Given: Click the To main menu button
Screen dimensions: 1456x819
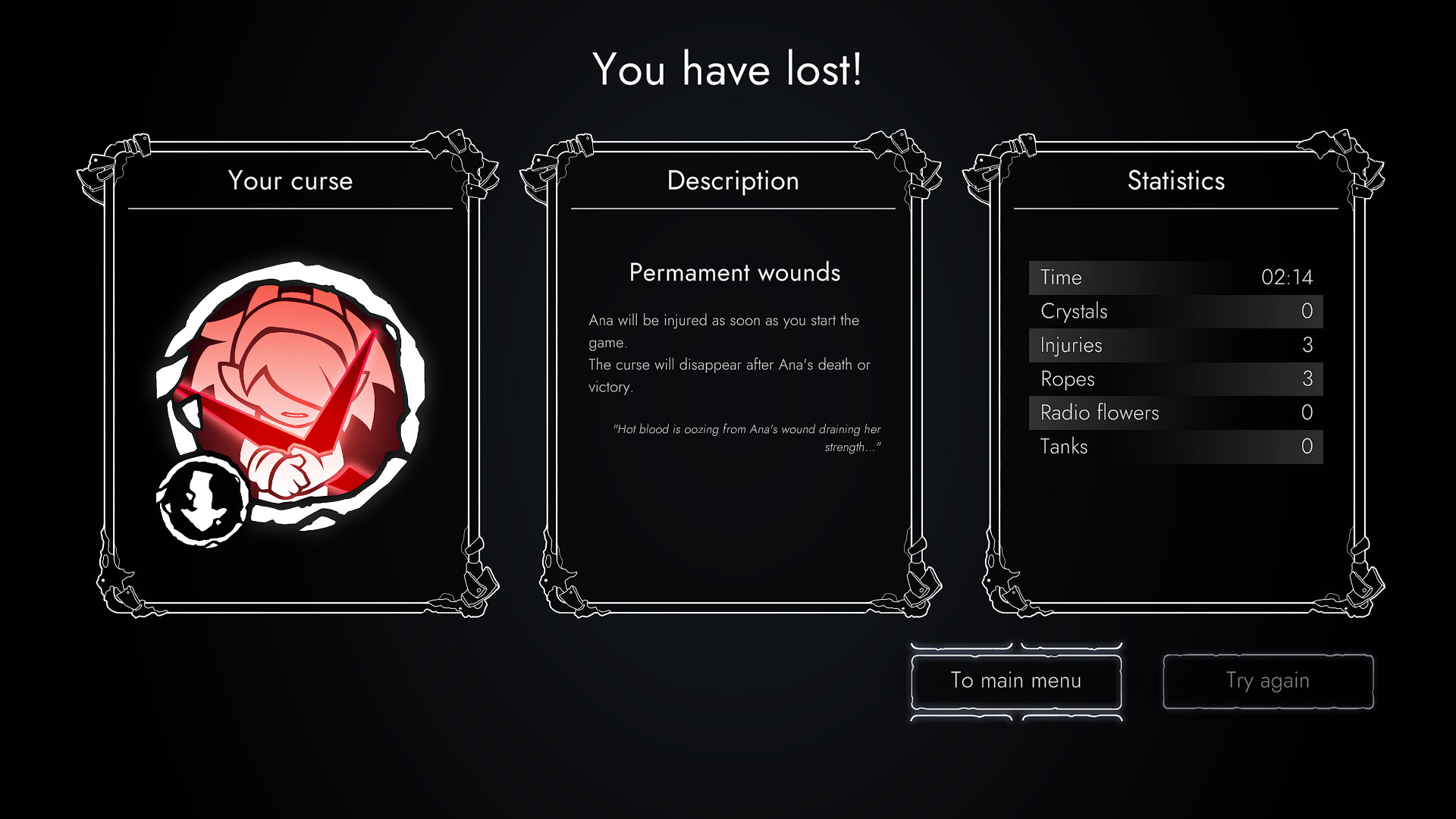Looking at the screenshot, I should point(1016,681).
